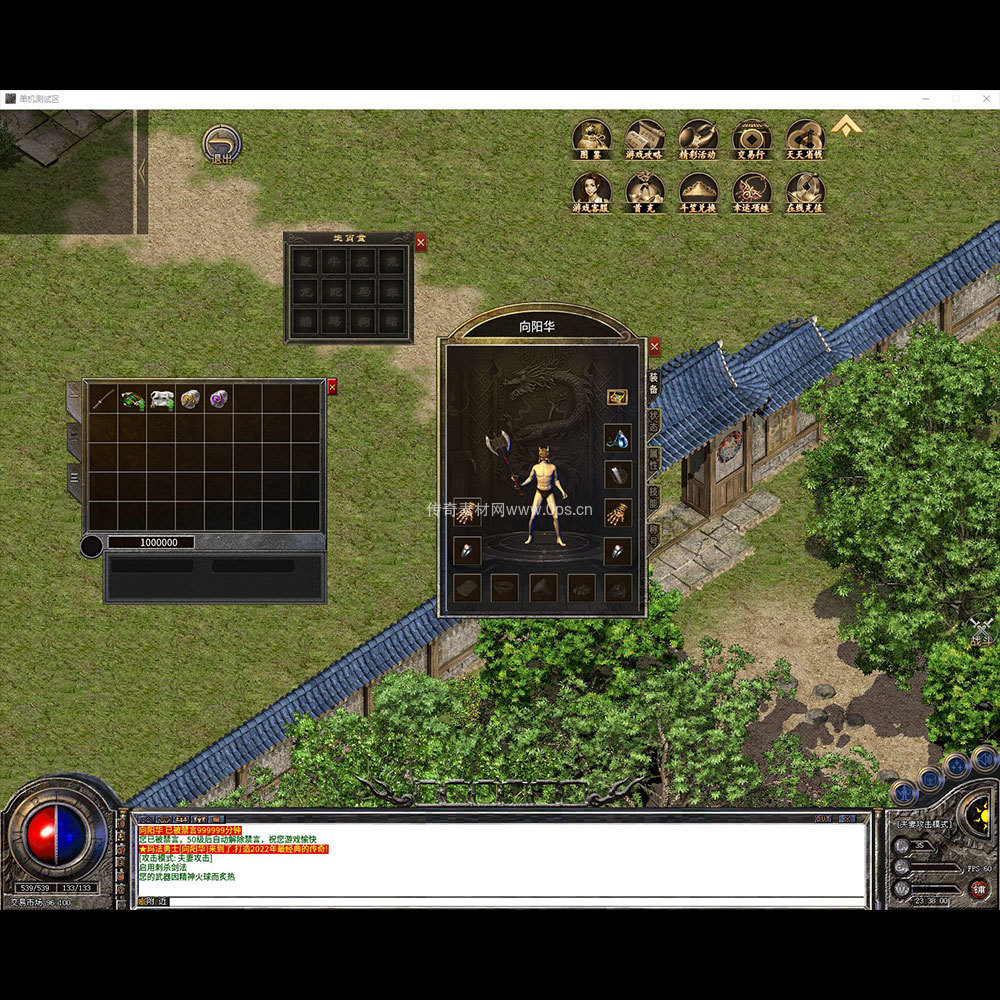Select the blue necklace equipment slot
This screenshot has height=1000, width=1000.
[617, 438]
